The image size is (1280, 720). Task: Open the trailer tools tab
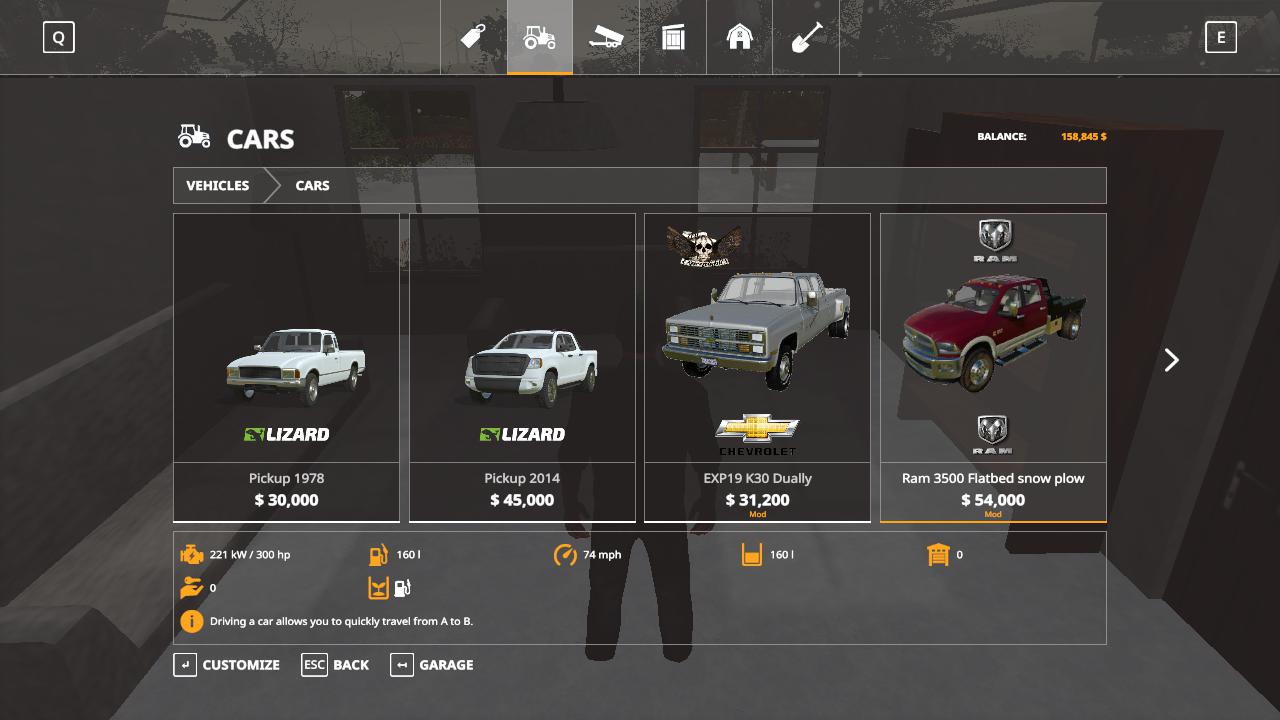(x=606, y=38)
